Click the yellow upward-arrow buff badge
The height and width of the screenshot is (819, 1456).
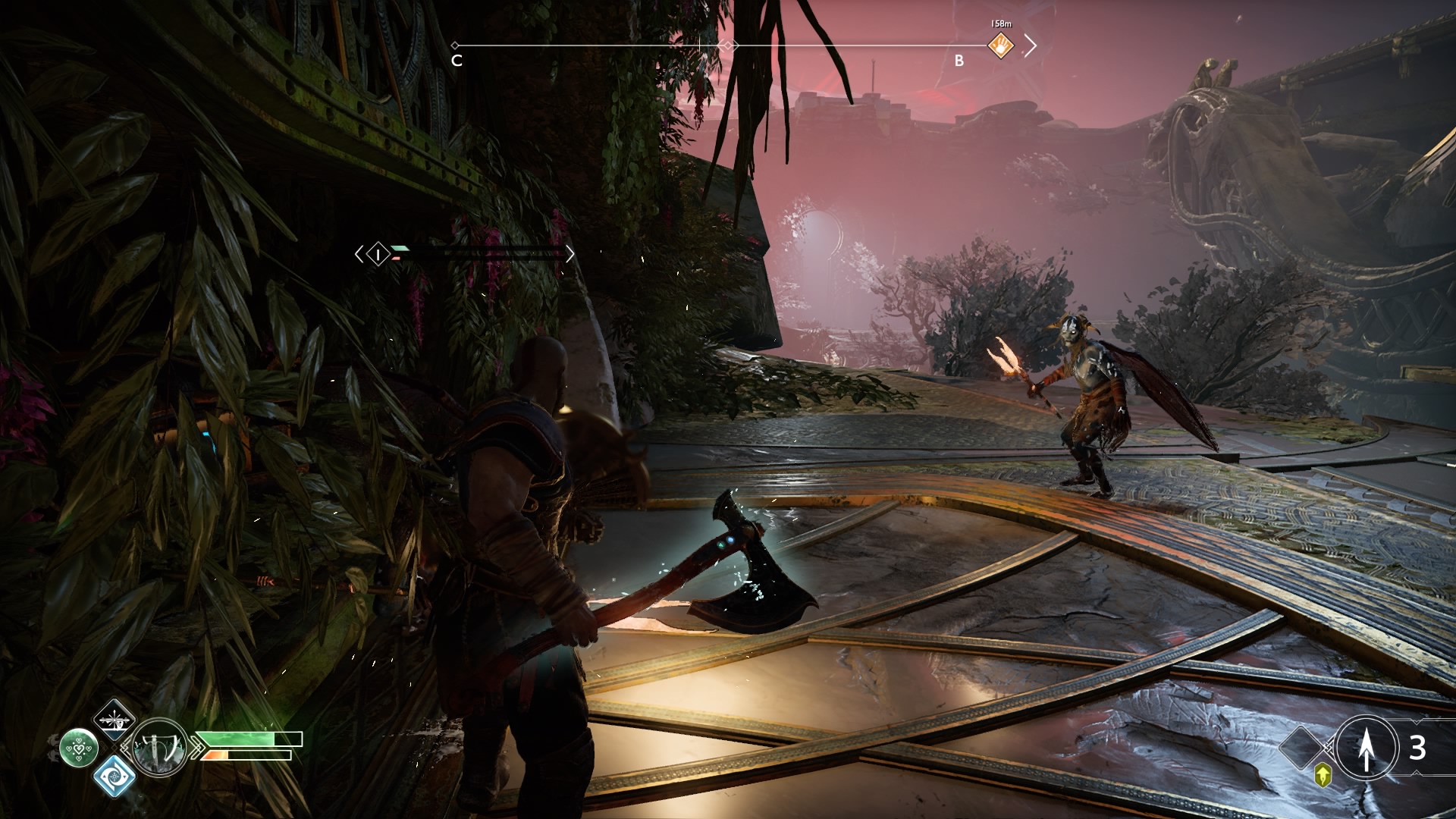click(1323, 775)
